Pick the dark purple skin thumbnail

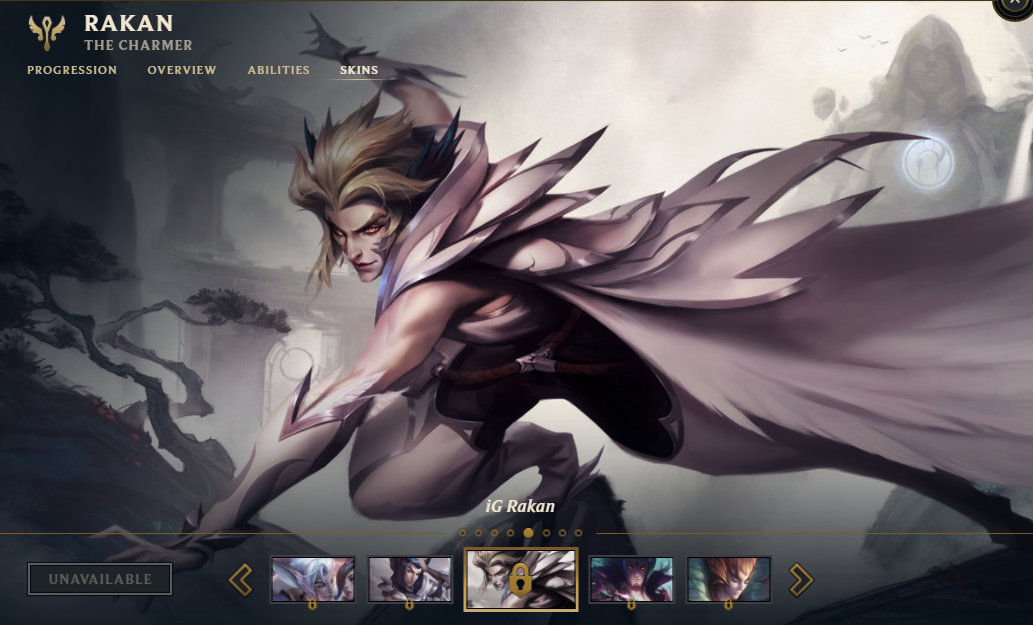tap(631, 579)
